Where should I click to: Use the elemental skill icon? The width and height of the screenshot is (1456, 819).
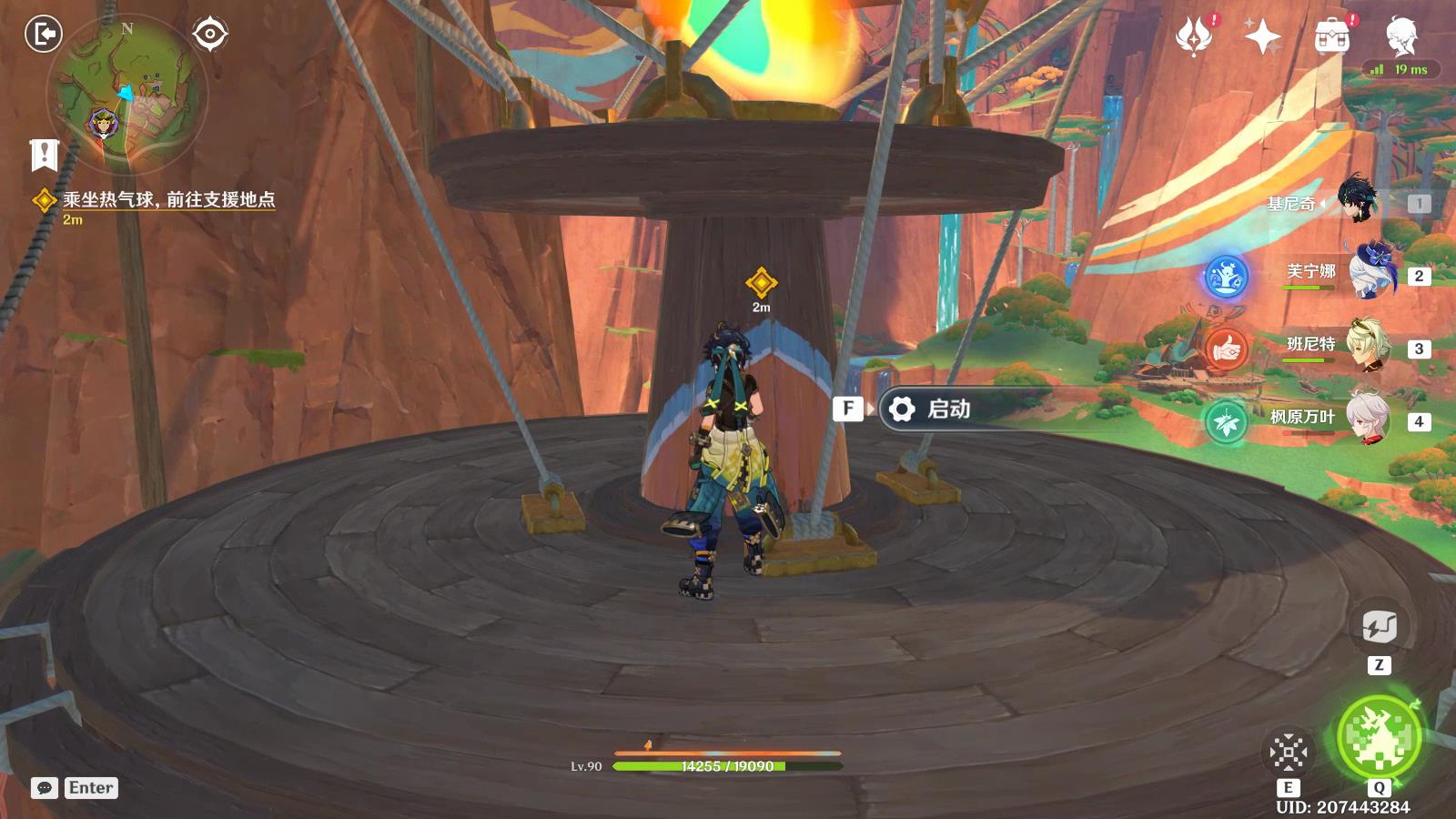coord(1289,753)
